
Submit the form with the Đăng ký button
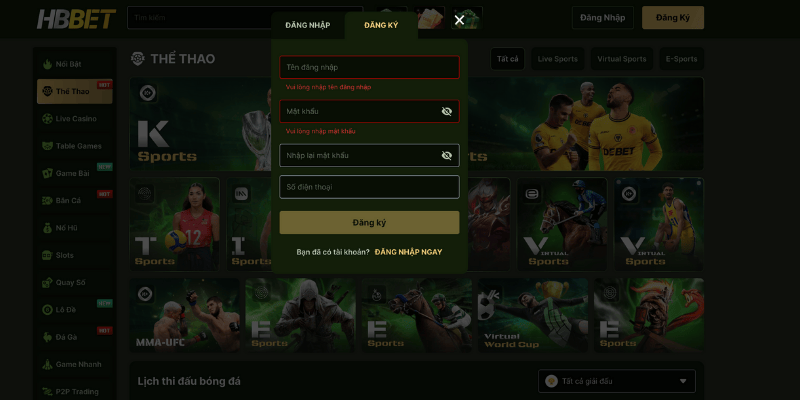point(369,222)
